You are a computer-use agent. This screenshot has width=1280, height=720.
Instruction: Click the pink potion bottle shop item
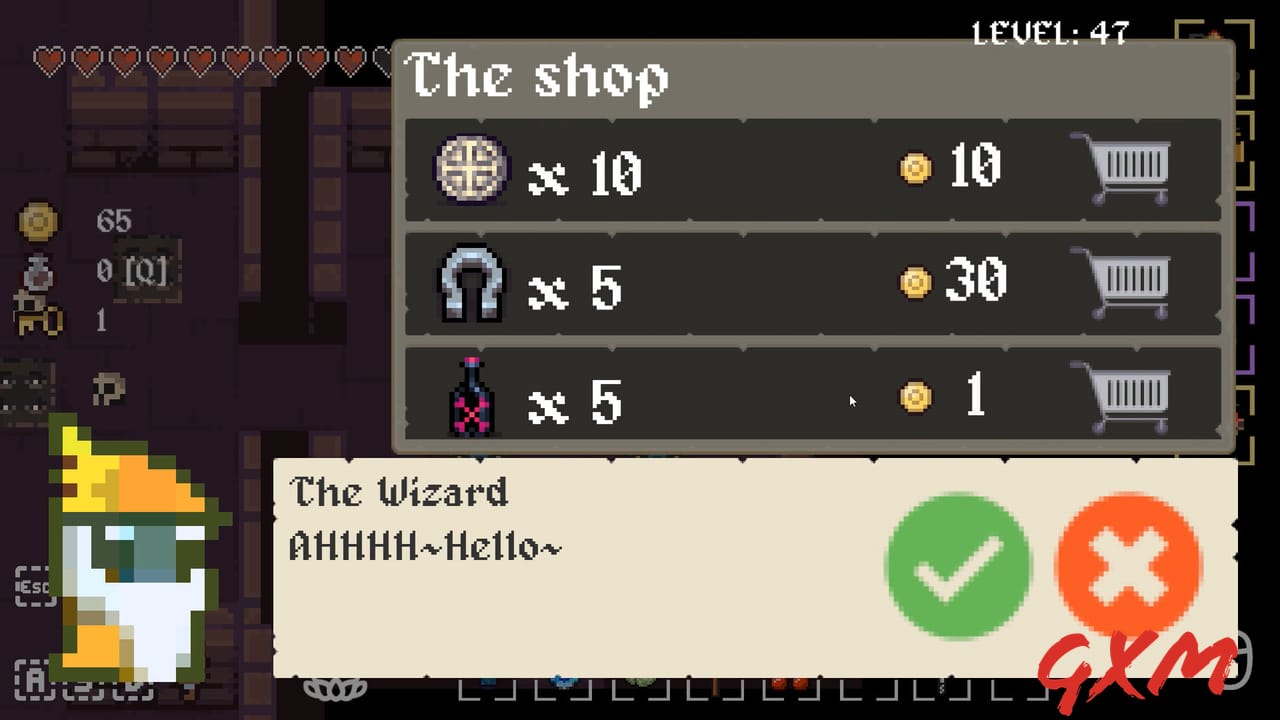click(470, 398)
